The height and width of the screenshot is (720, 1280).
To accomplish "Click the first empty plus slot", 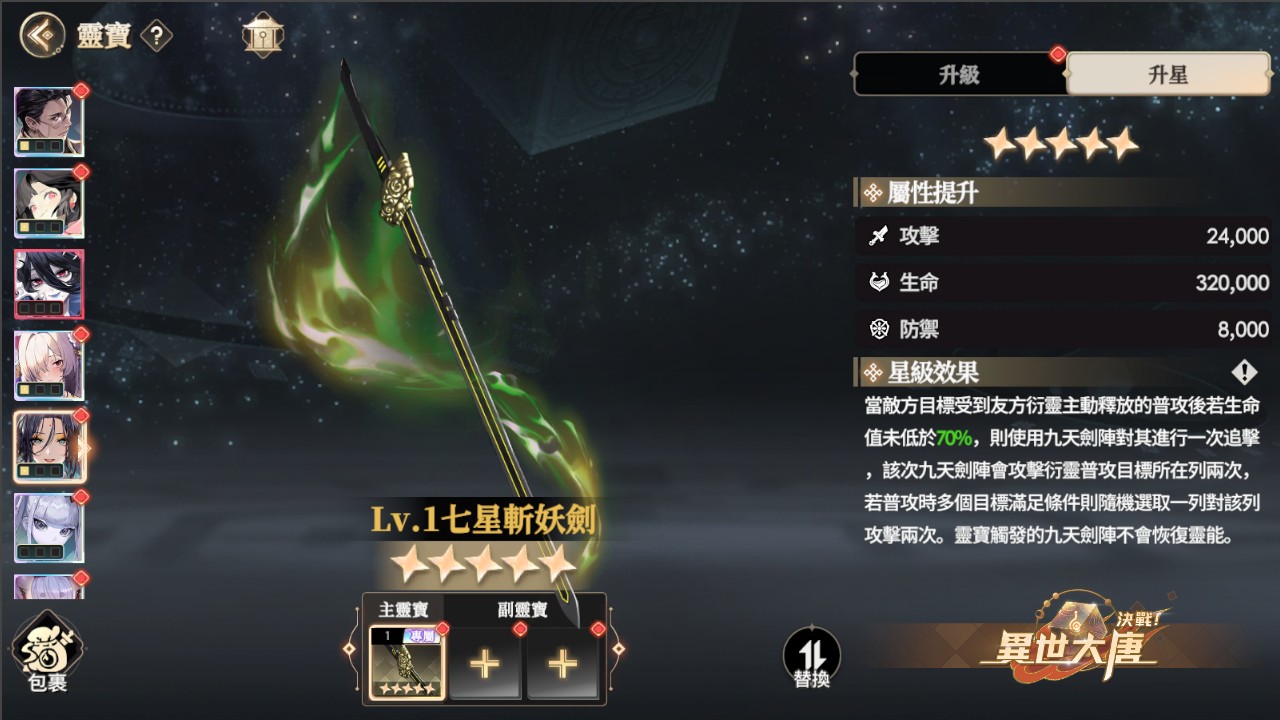I will [486, 662].
